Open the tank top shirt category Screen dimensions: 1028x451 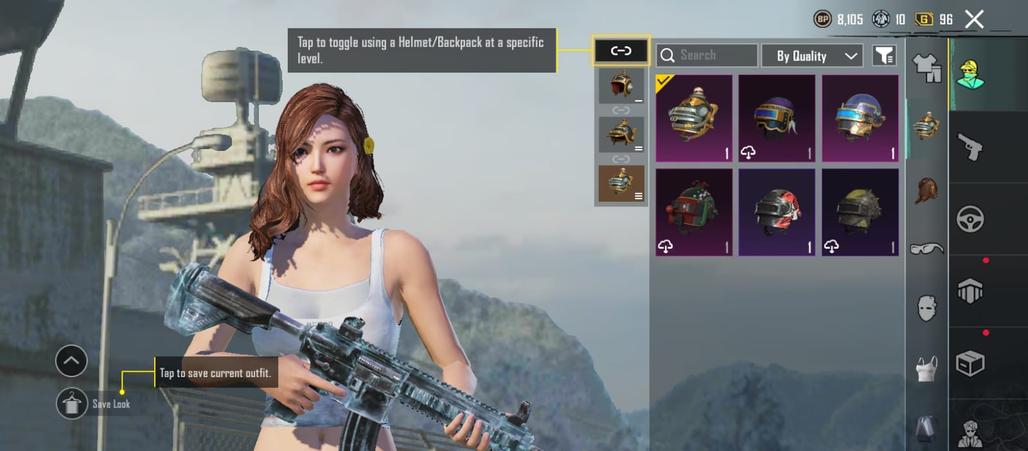click(x=927, y=368)
